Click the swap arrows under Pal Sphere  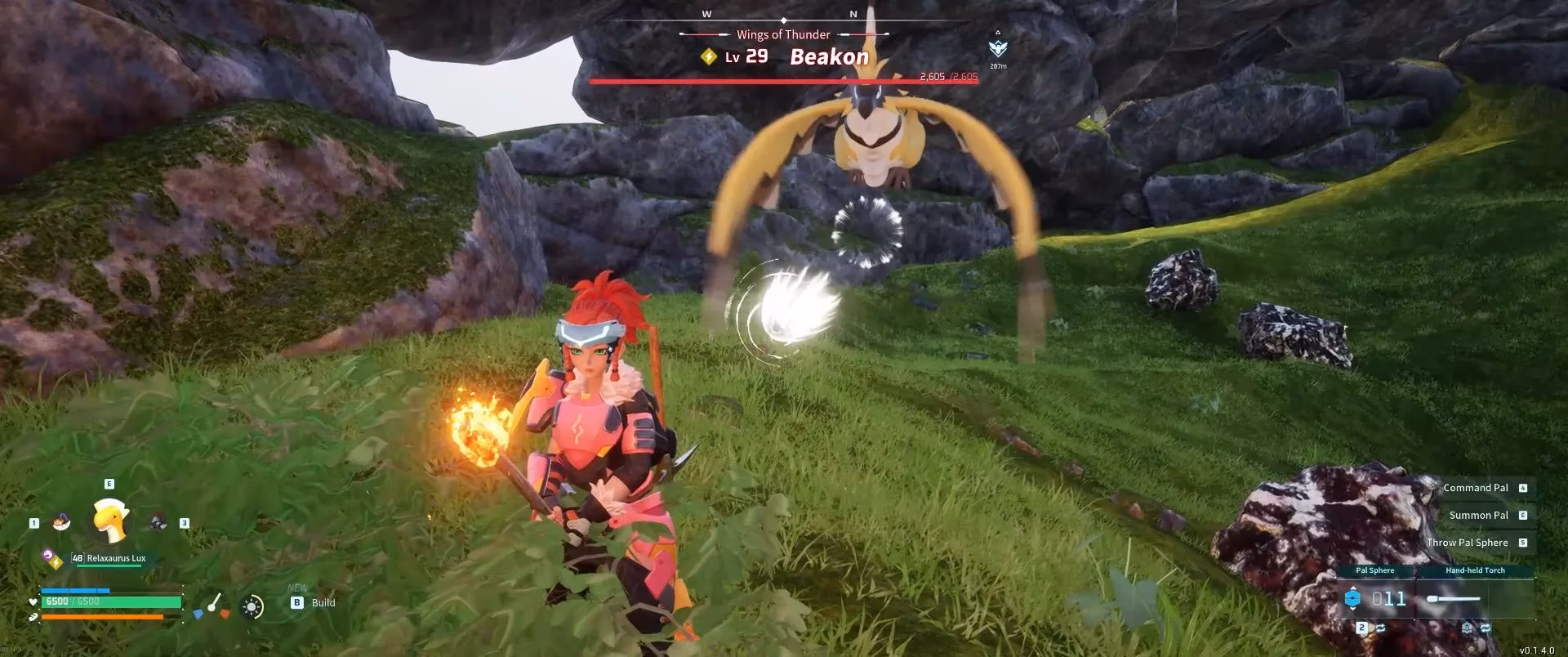click(x=1380, y=628)
